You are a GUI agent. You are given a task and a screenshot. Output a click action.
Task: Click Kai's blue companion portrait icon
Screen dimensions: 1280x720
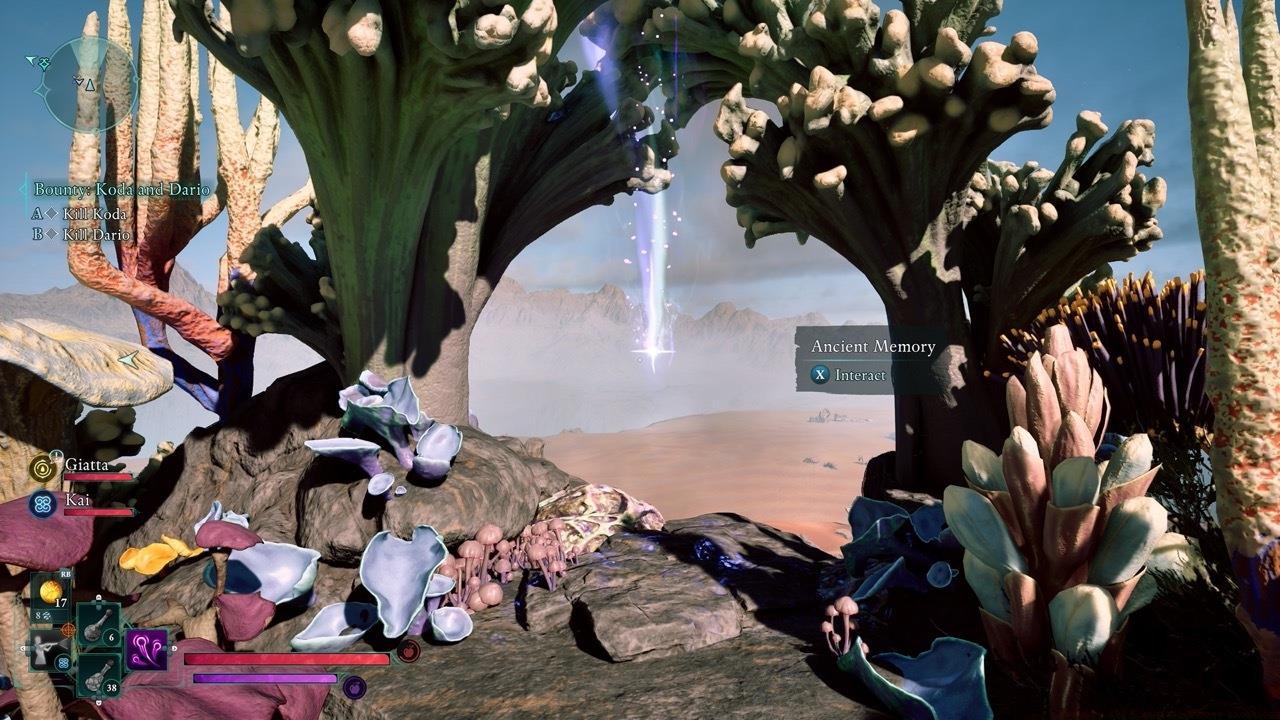(x=42, y=503)
